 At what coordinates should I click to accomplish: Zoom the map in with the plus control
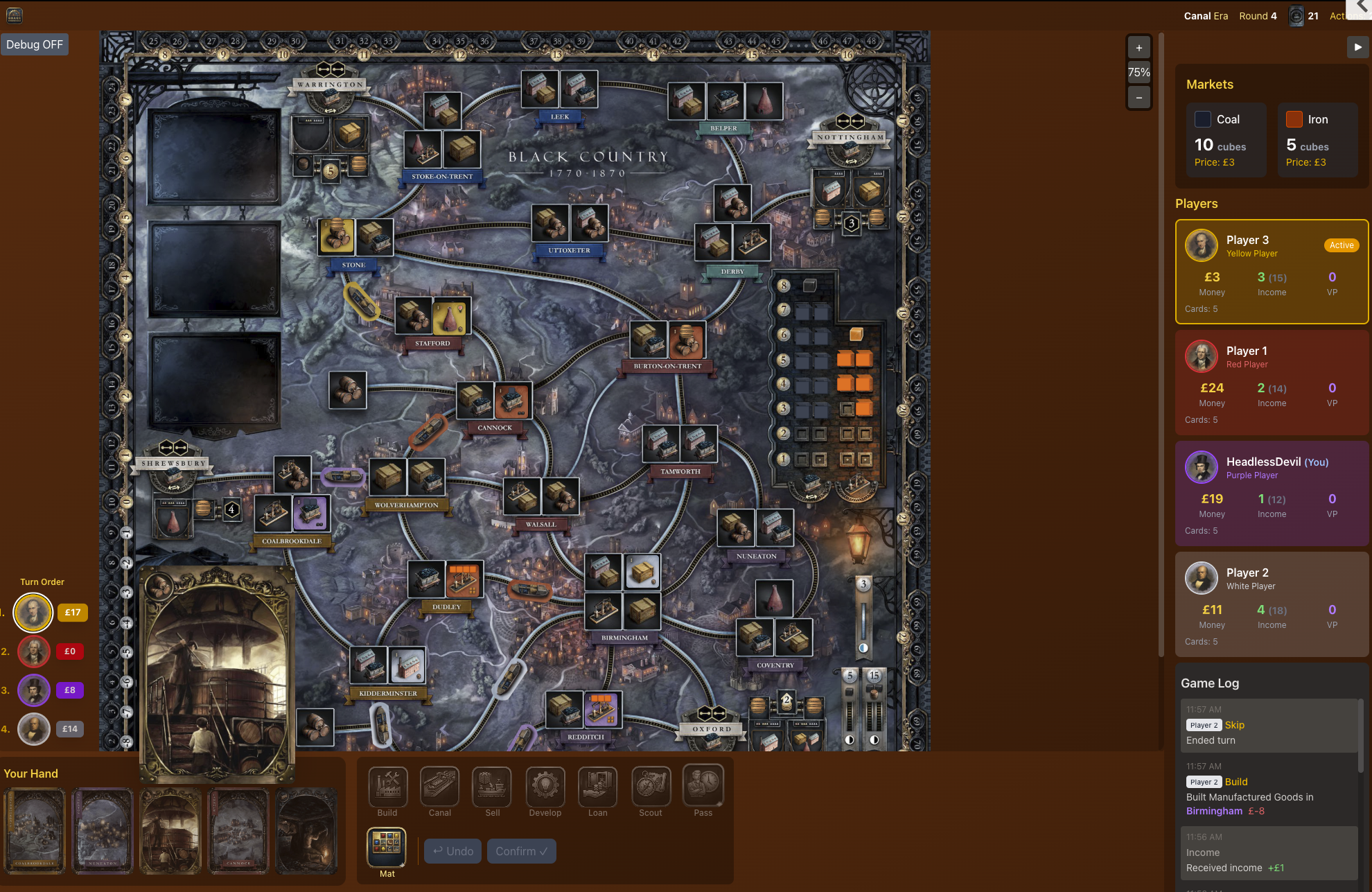pos(1138,47)
